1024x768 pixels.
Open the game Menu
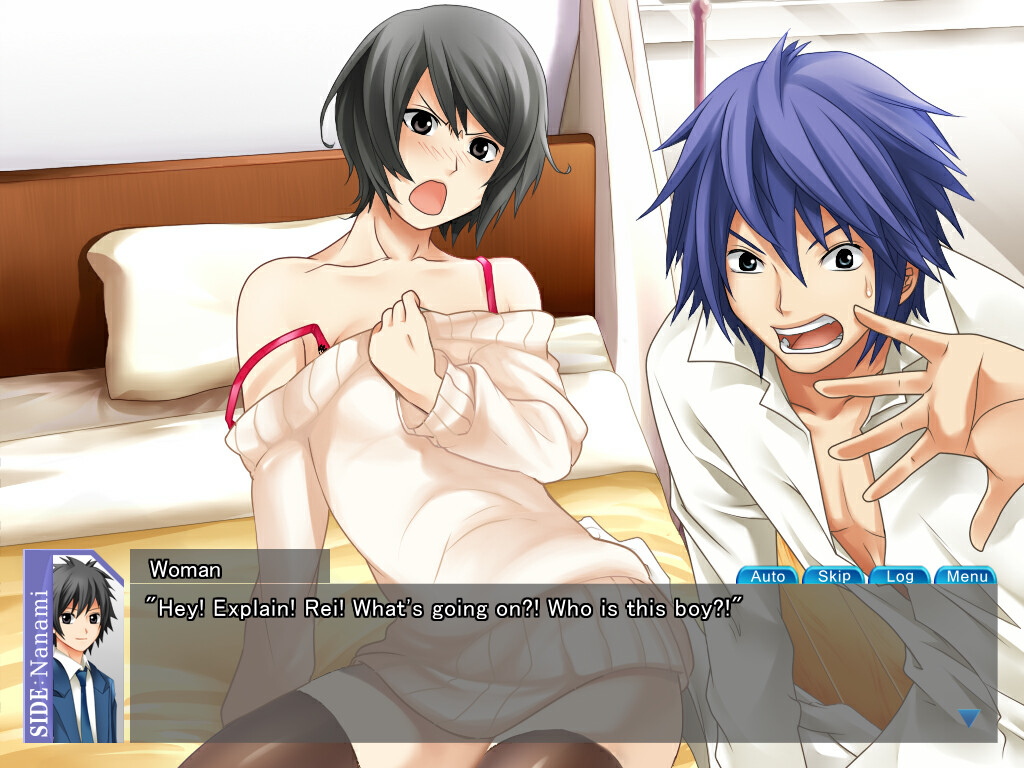click(967, 576)
